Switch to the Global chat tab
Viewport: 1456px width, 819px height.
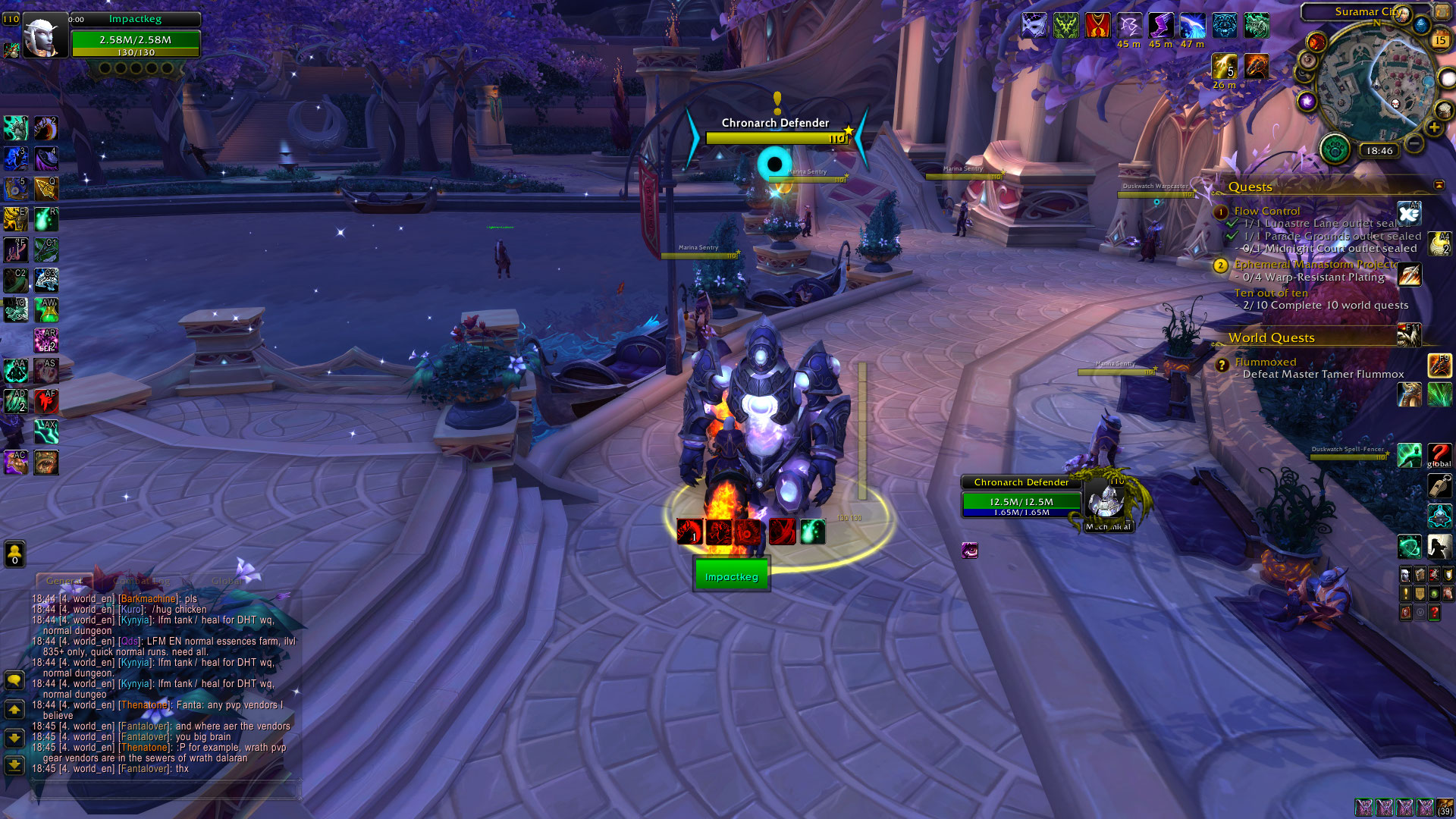227,581
